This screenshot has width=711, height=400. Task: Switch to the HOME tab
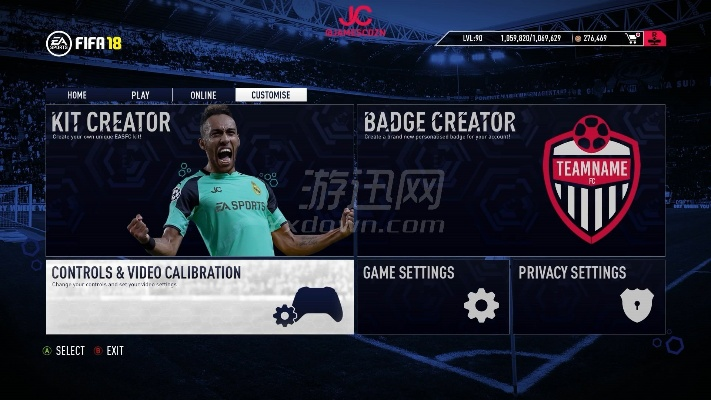(x=77, y=95)
